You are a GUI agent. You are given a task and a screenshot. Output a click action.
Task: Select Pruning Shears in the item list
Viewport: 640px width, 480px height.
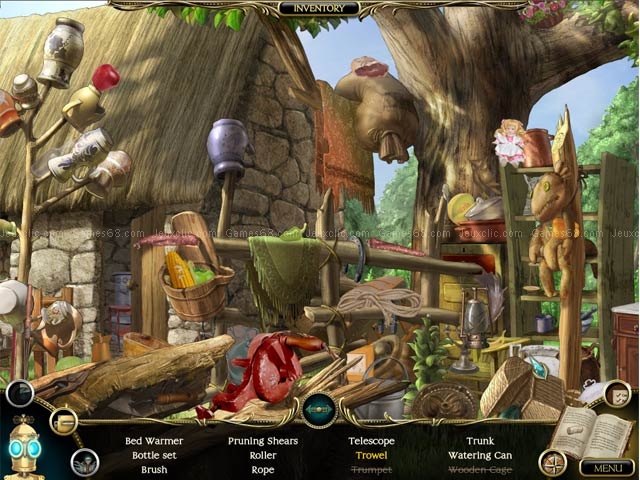tap(263, 441)
